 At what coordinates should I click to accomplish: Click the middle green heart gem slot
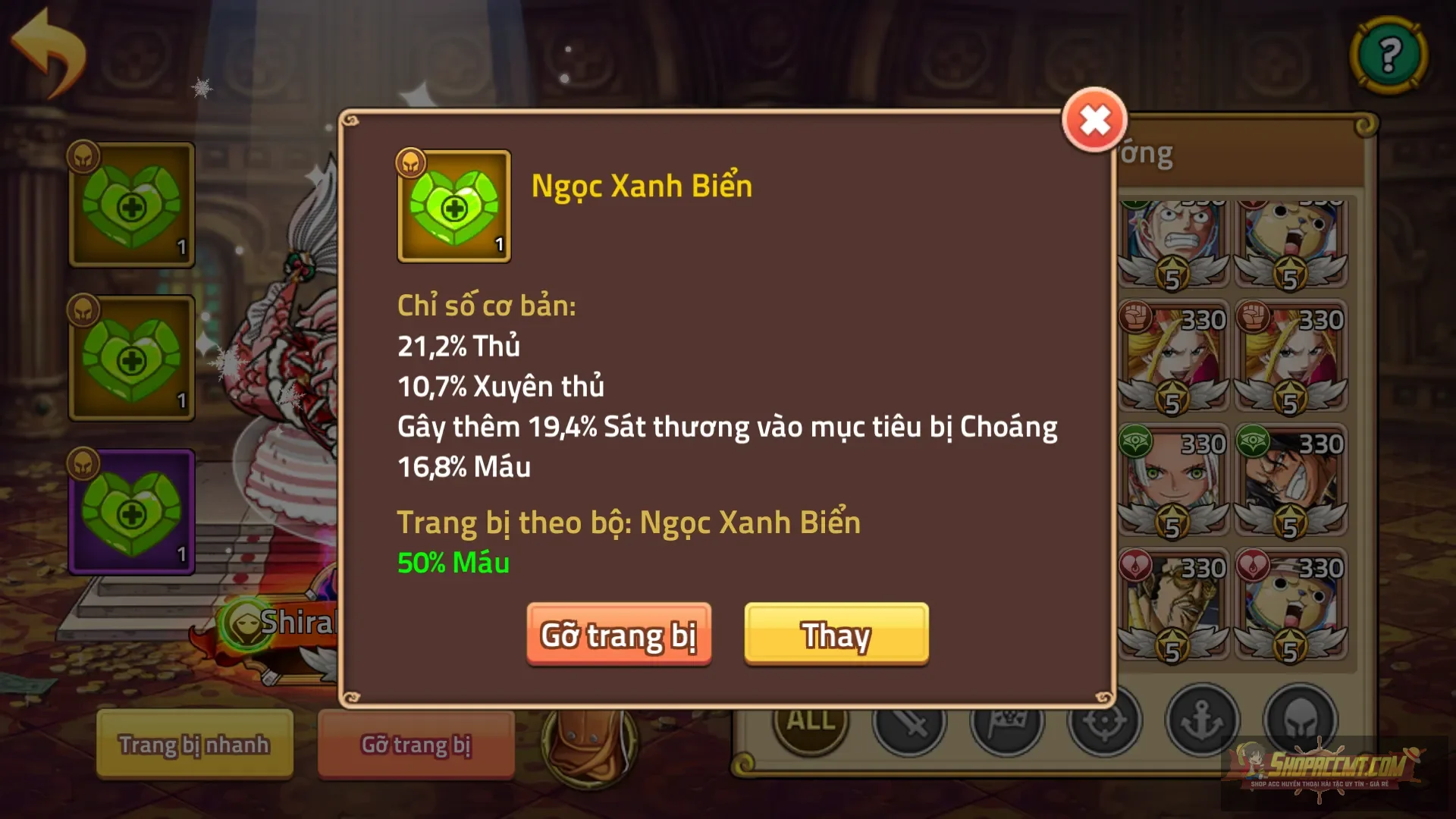point(130,356)
